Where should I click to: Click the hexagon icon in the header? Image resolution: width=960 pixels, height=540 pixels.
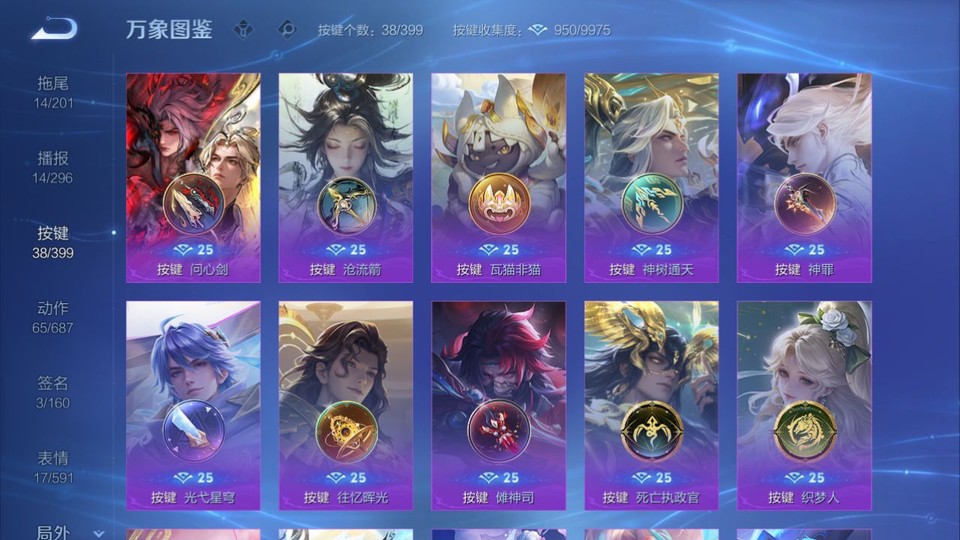[x=287, y=29]
